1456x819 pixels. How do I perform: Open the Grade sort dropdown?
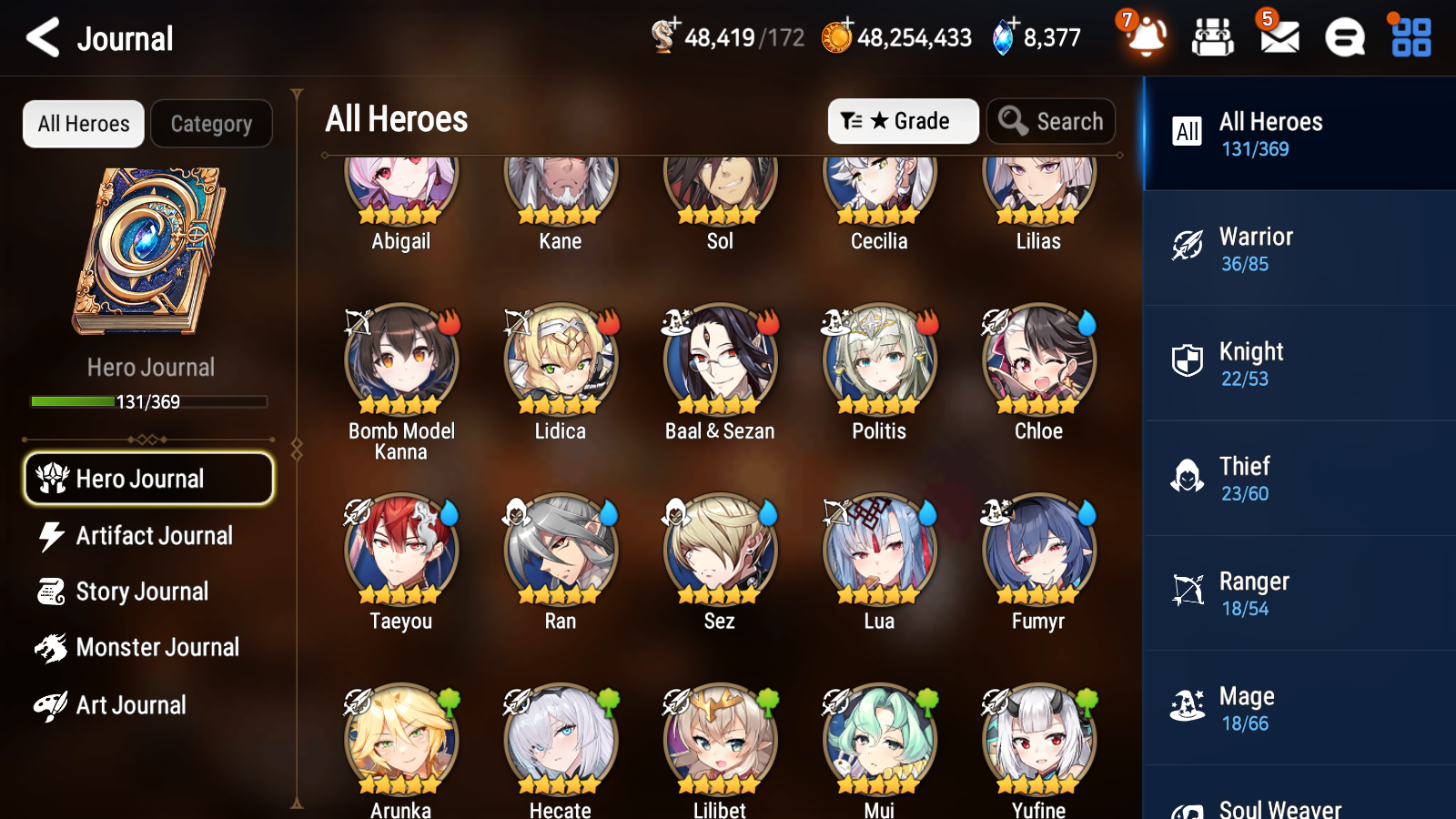[903, 121]
